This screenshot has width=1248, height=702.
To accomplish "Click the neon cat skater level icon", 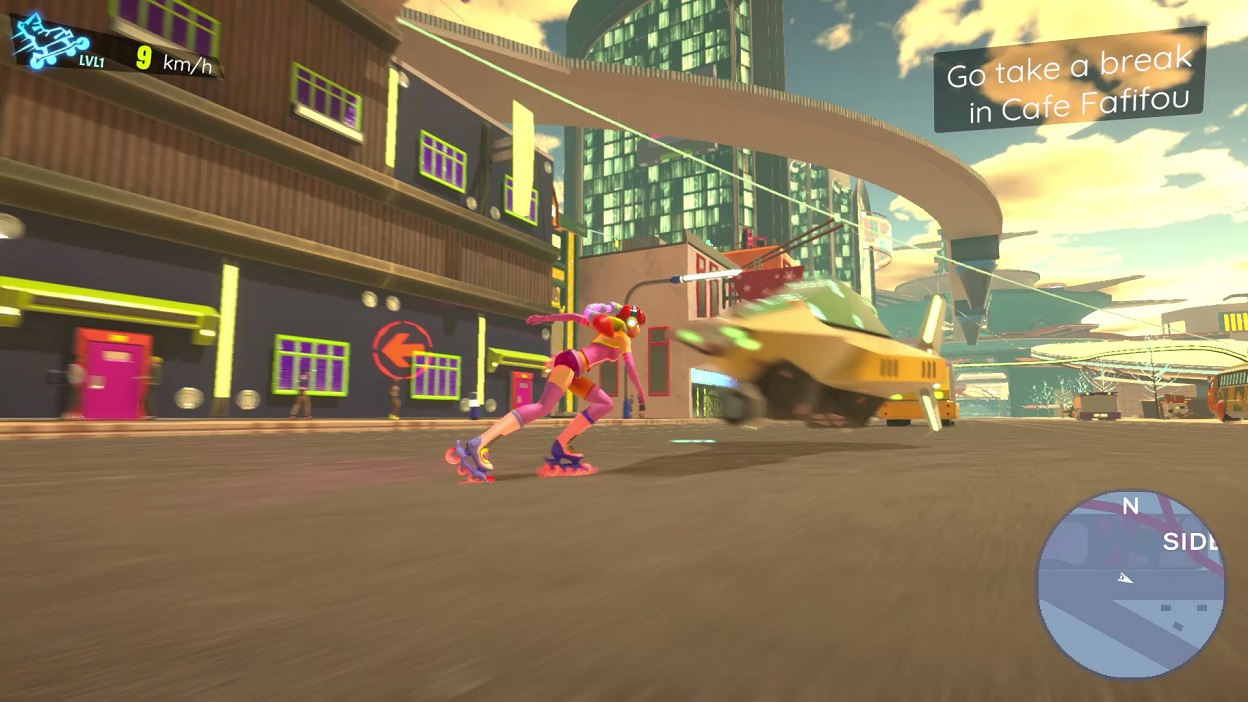I will tap(48, 41).
